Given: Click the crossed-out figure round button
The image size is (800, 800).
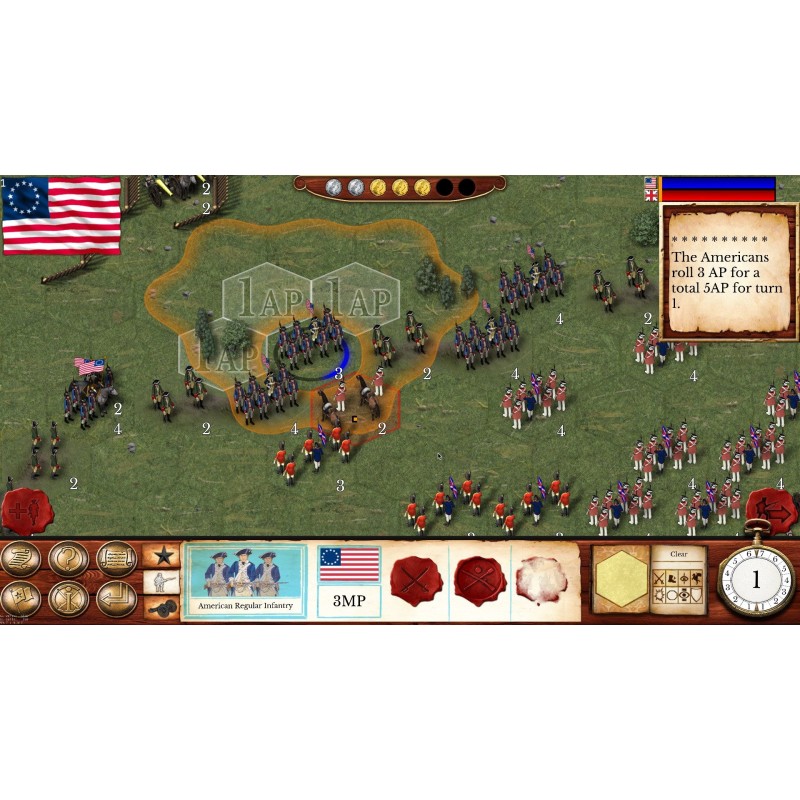Looking at the screenshot, I should click(x=69, y=598).
